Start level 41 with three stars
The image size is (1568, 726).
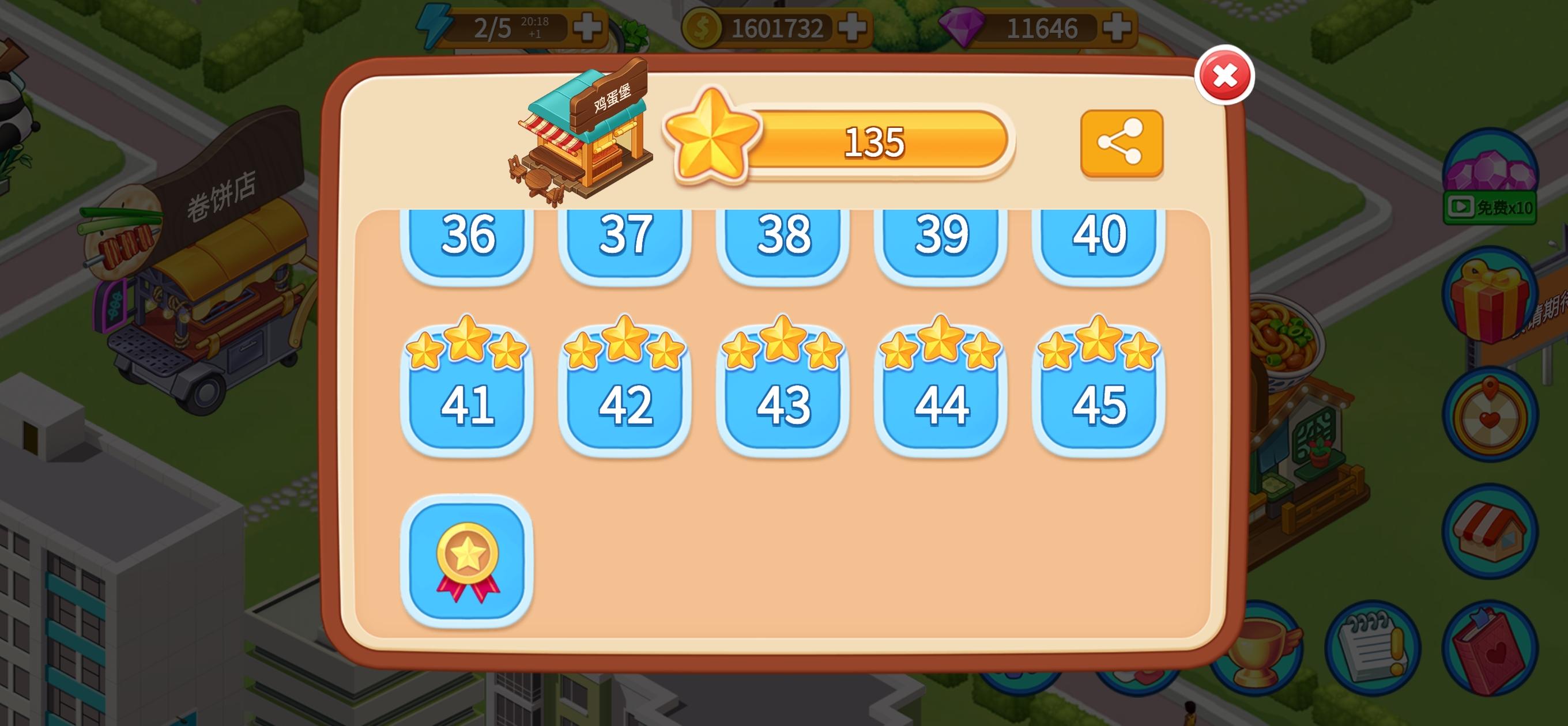click(469, 404)
